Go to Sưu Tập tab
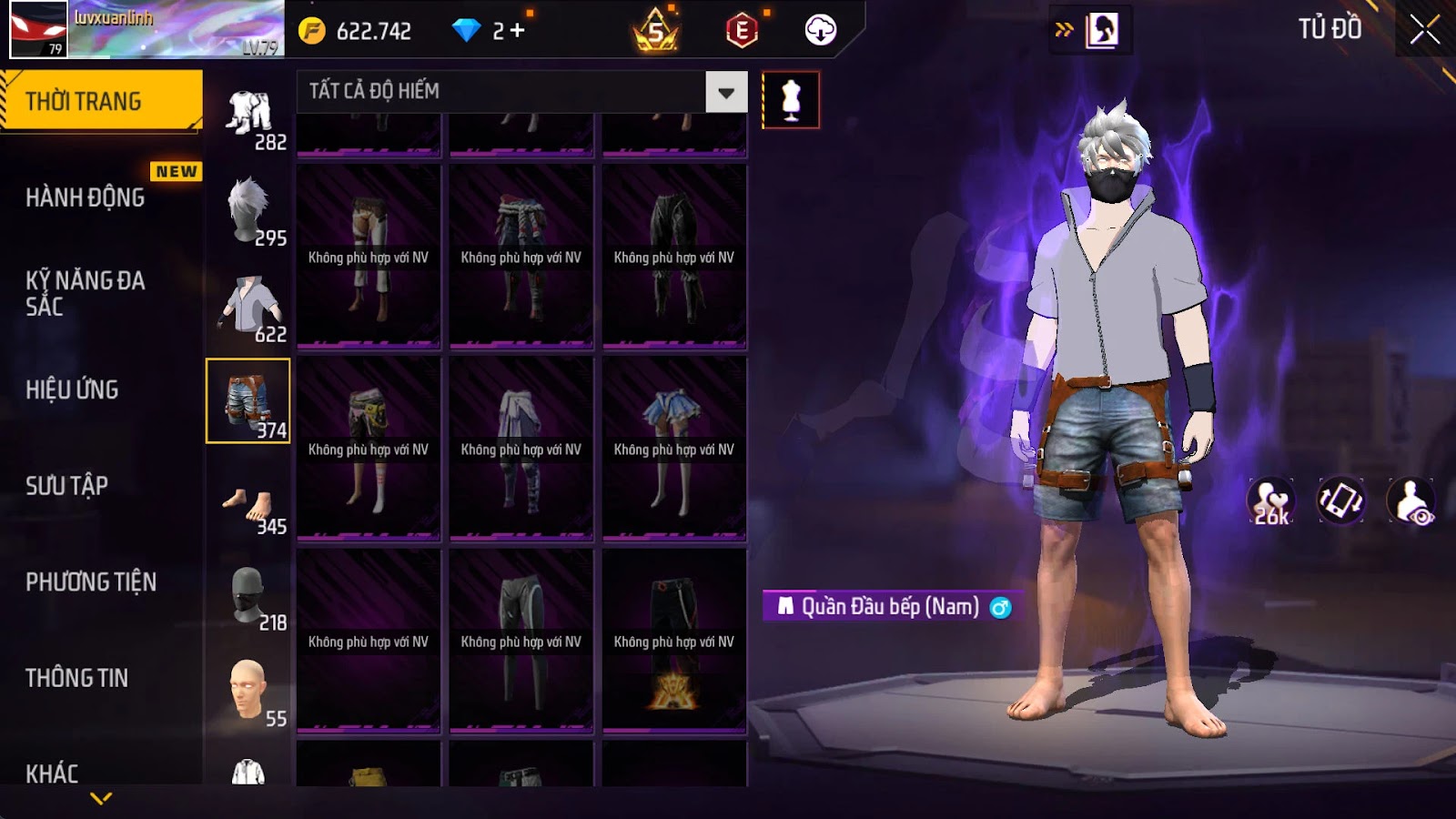Viewport: 1456px width, 819px height. click(67, 486)
